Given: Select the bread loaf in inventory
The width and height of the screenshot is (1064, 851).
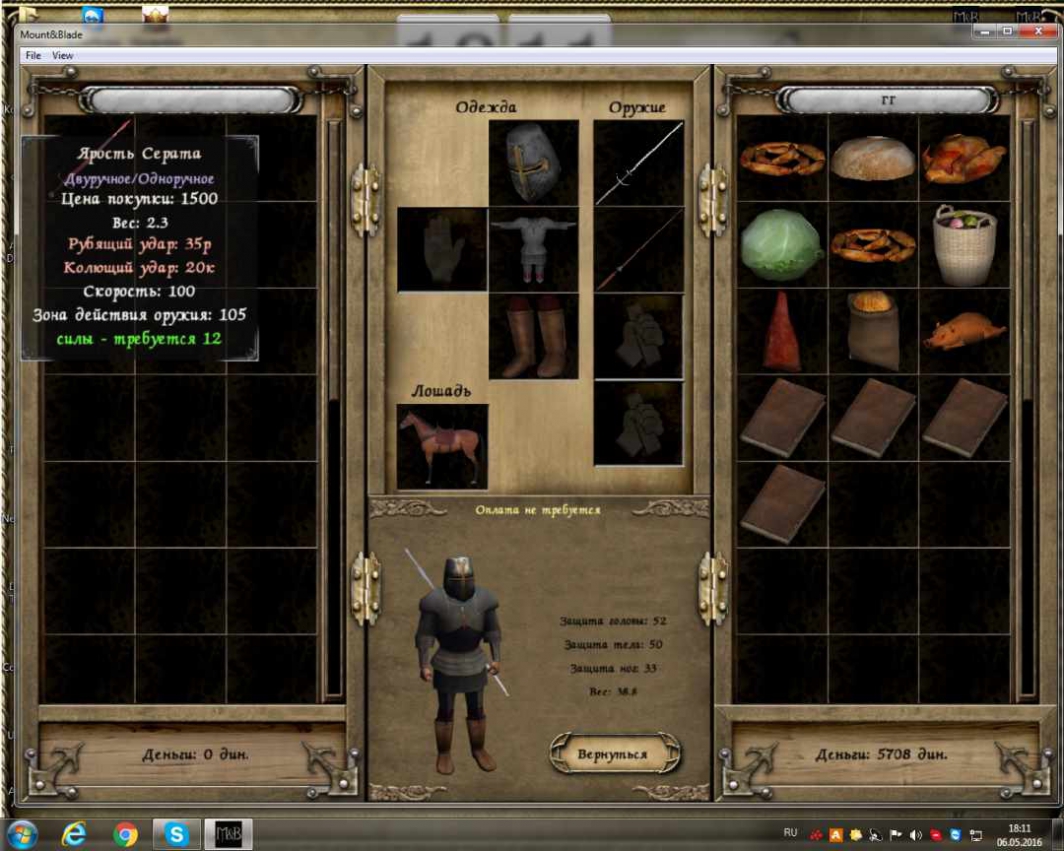Looking at the screenshot, I should click(873, 158).
